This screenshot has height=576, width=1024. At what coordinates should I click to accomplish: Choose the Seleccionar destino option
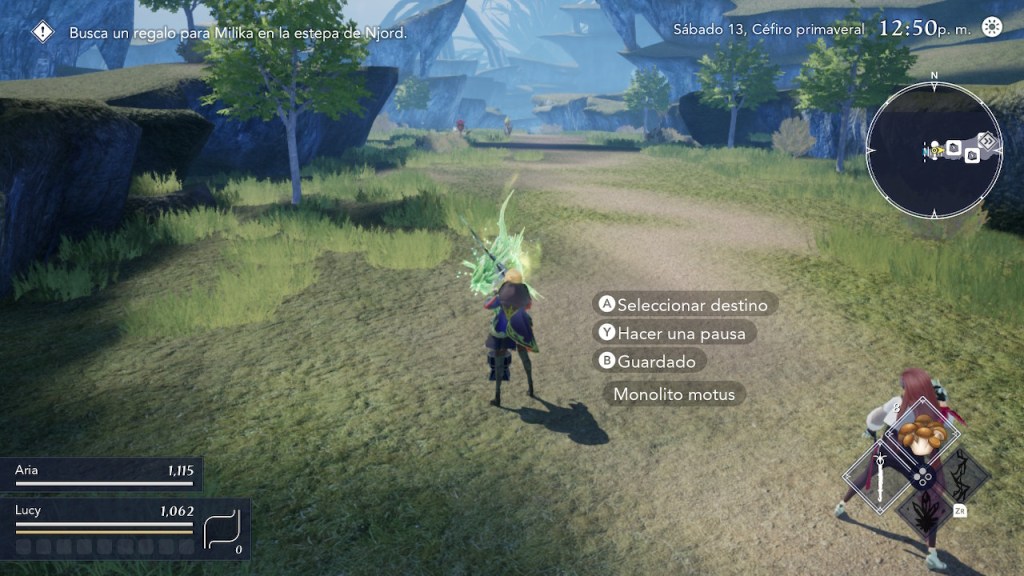686,305
